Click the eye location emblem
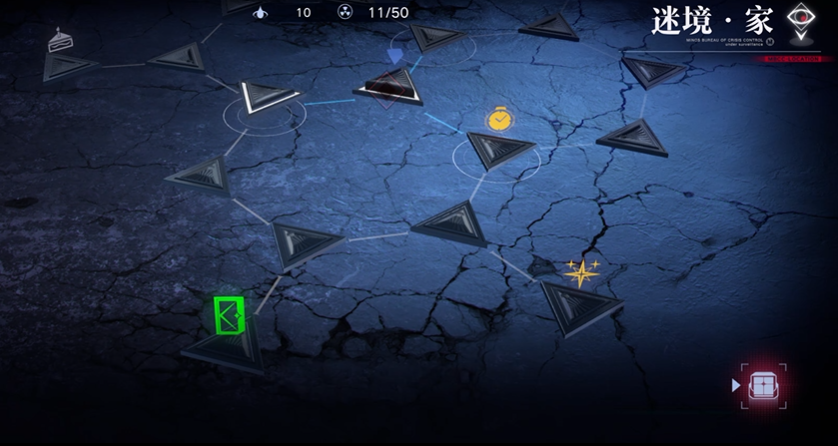This screenshot has height=446, width=838. coord(799,21)
